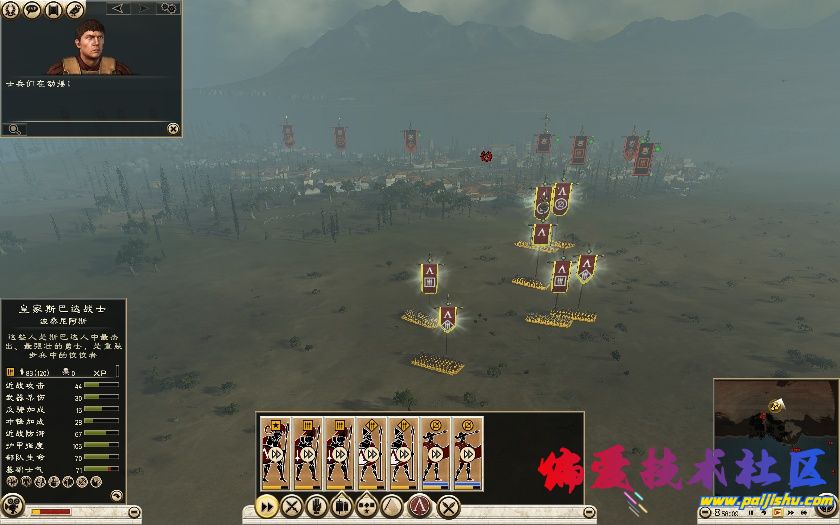840x525 pixels.
Task: Activate the red helmet special ability
Action: coord(421,506)
